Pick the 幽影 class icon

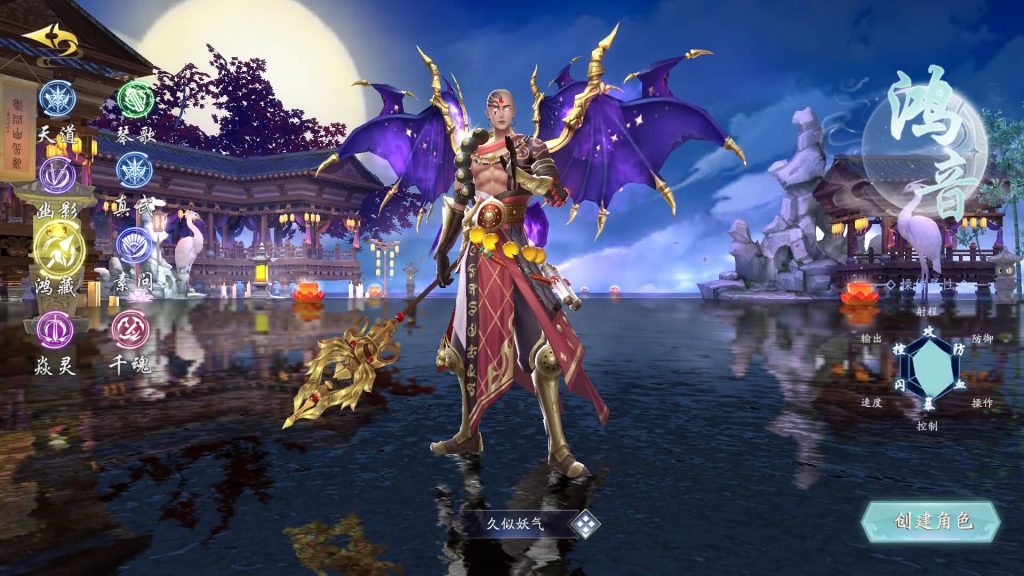point(57,176)
